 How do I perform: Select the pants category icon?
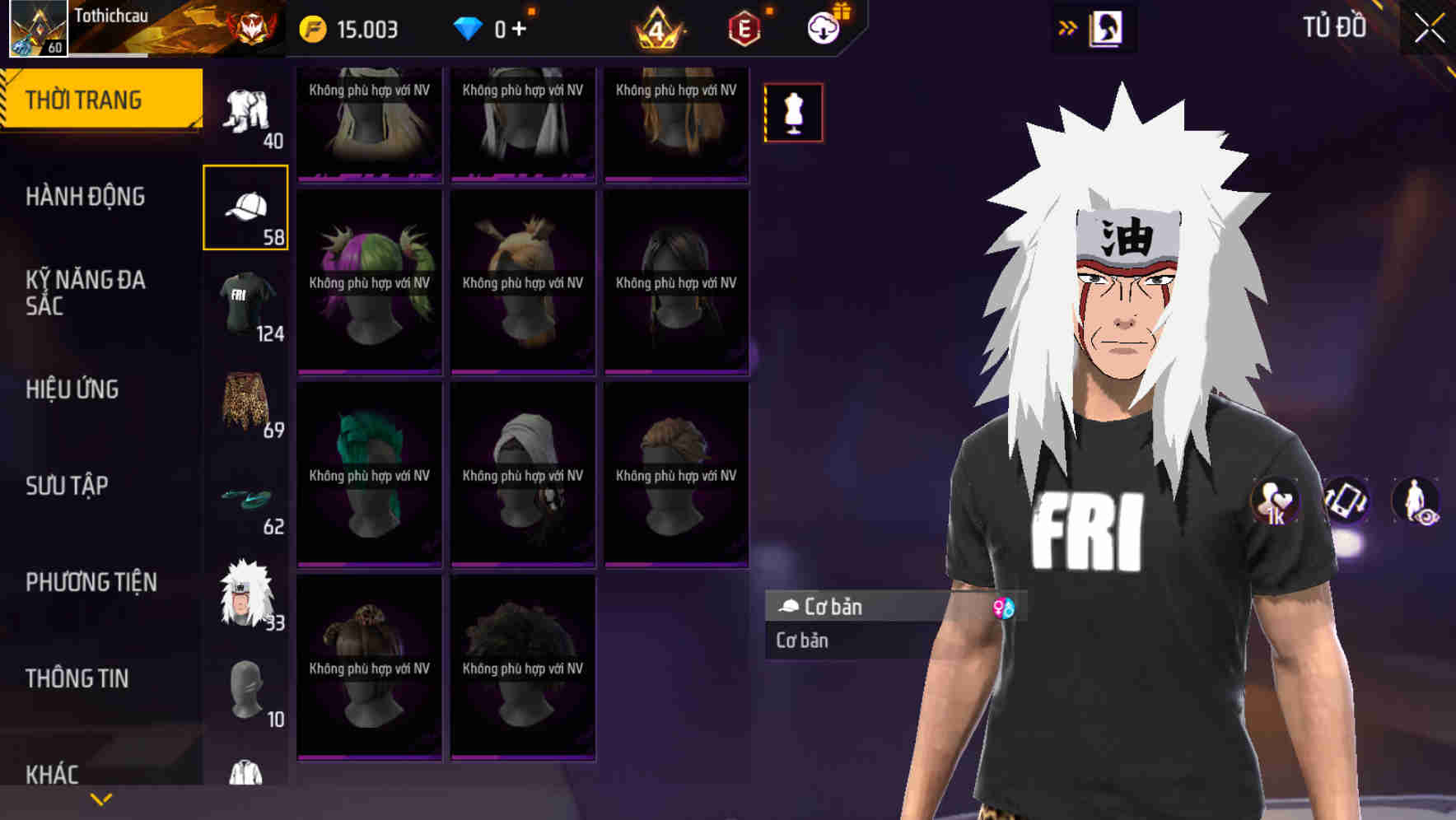[245, 111]
